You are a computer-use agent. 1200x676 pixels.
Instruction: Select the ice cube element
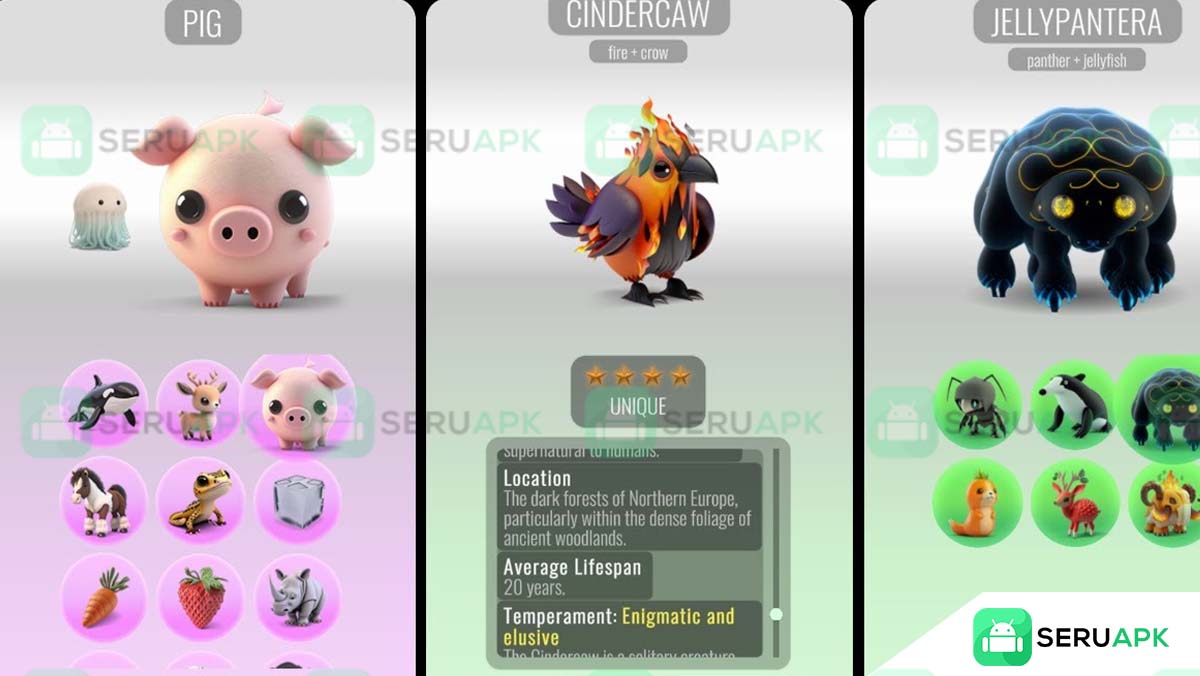tap(298, 499)
